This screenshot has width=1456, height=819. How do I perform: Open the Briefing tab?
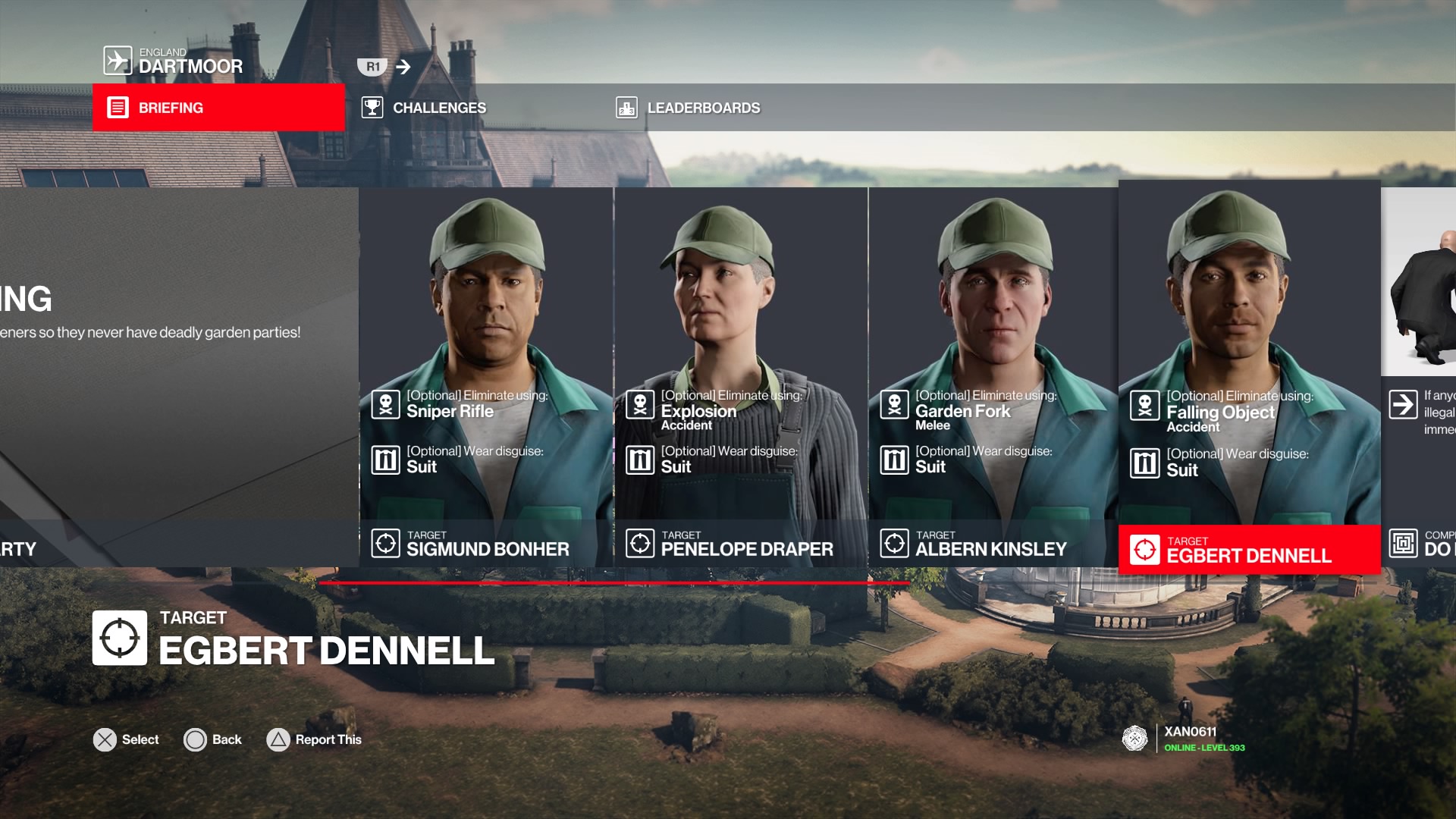[218, 108]
